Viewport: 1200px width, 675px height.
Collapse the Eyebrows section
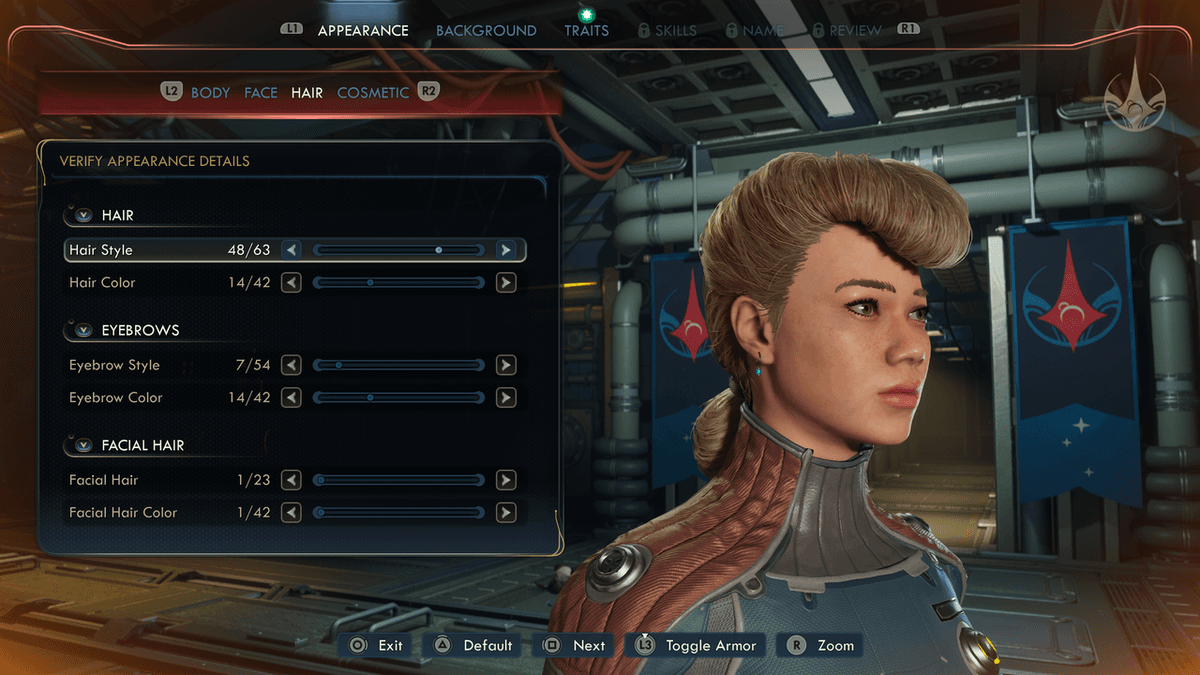tap(83, 330)
